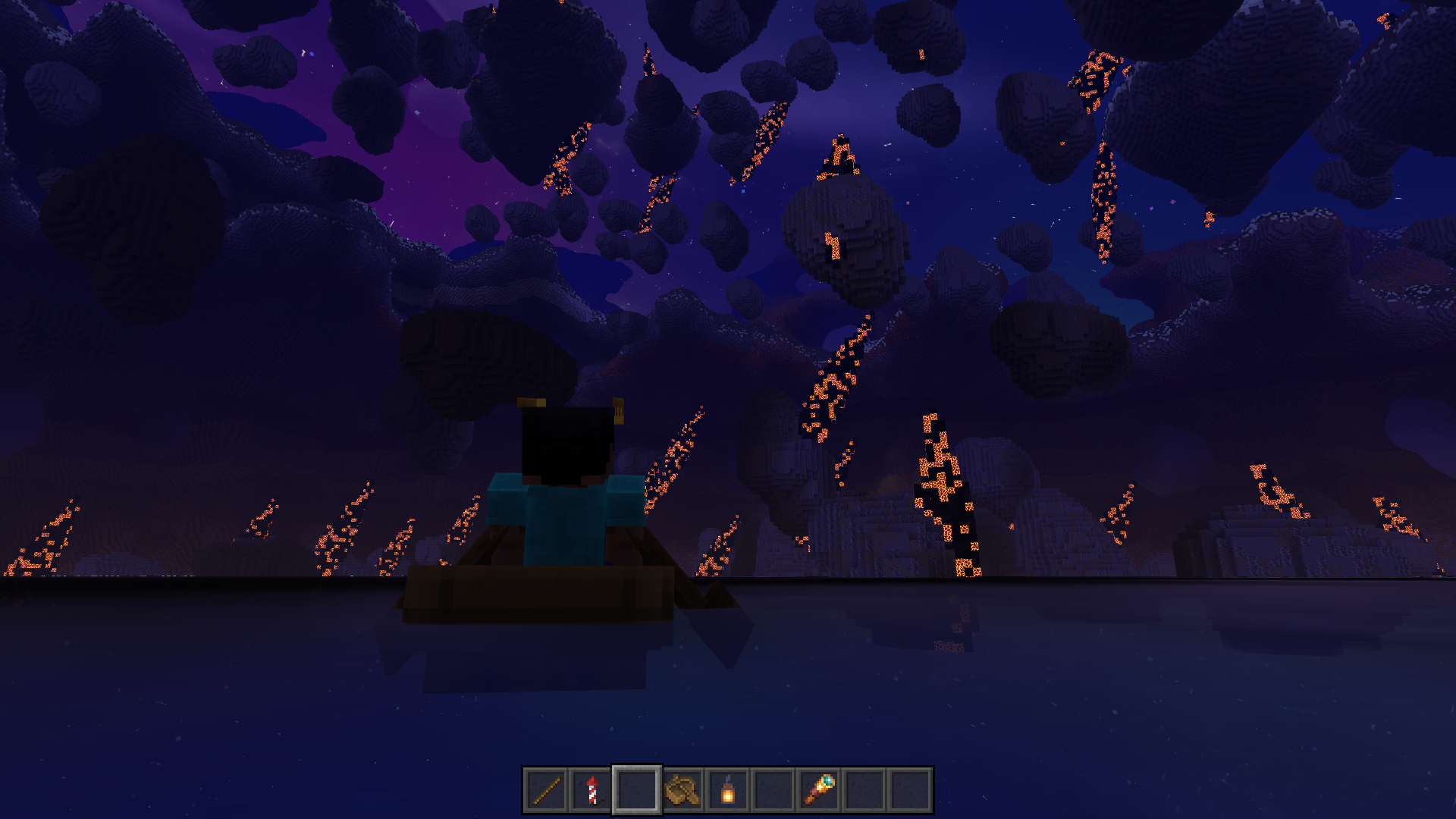
Task: Select the stick hotbar slot
Action: coord(546,790)
